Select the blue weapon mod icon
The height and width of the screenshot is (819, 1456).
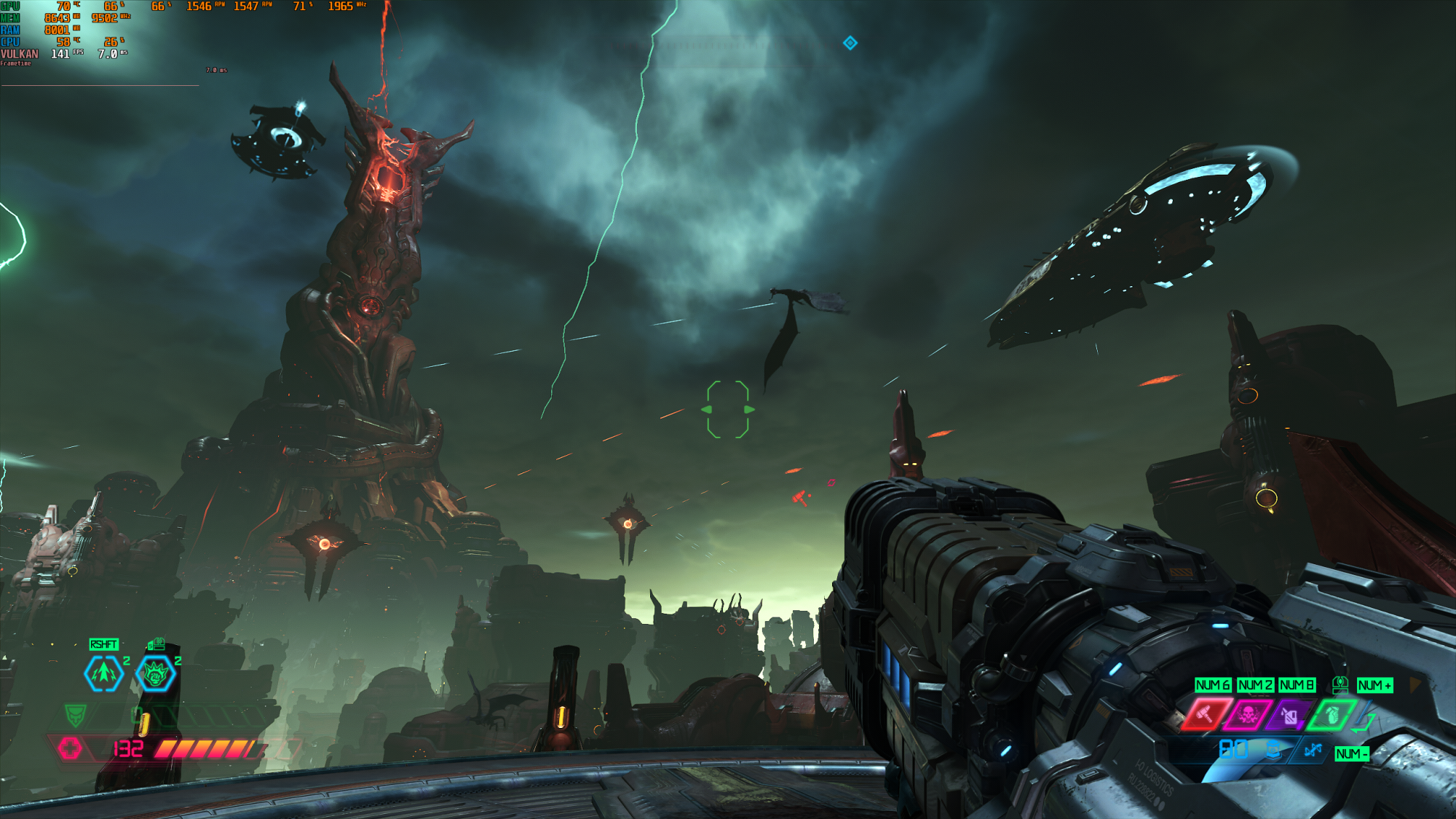pyautogui.click(x=1313, y=750)
